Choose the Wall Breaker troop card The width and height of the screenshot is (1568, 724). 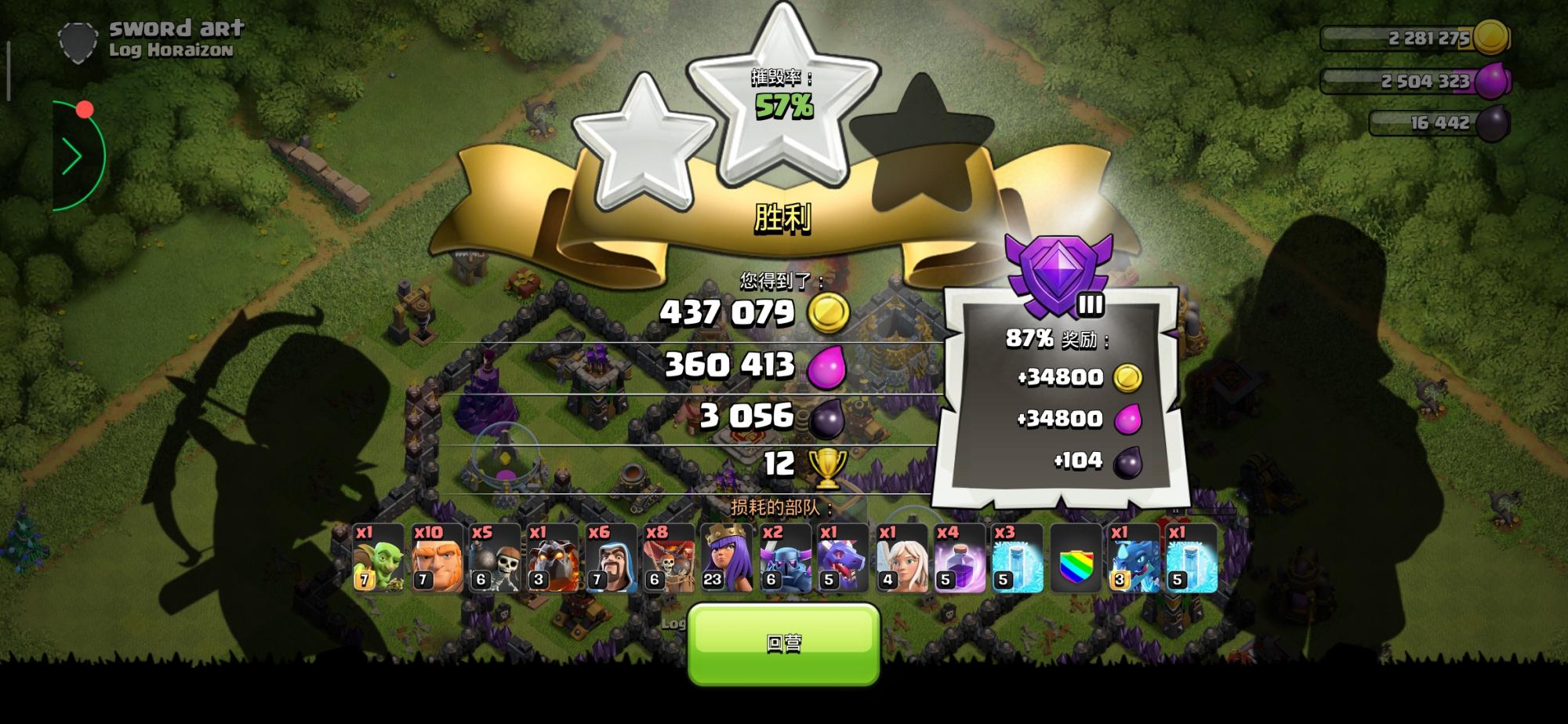[x=495, y=558]
